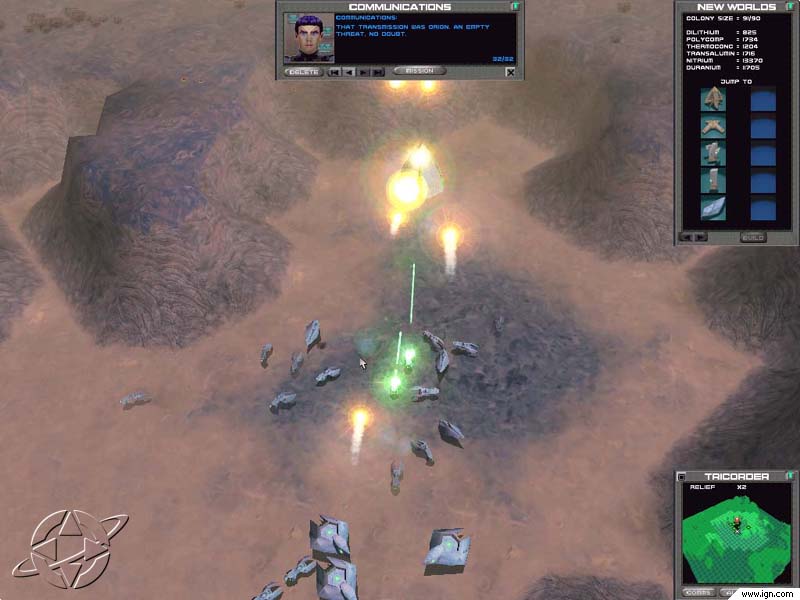Select the top building icon under Jump To
Screen dimensions: 800x600
click(714, 99)
